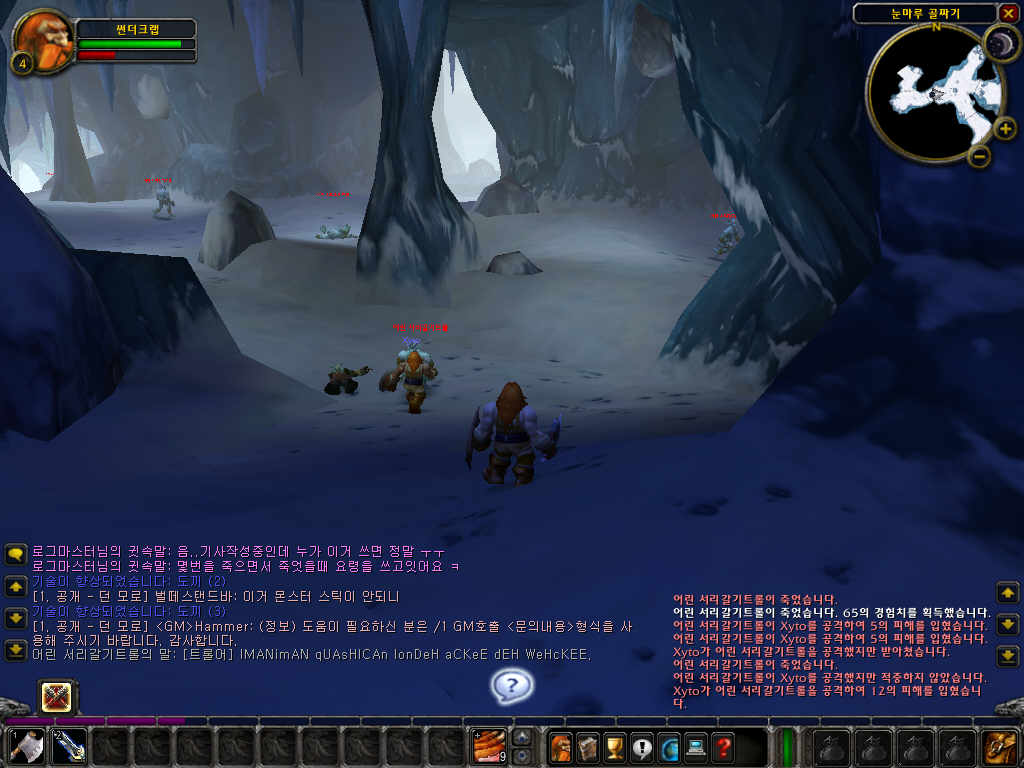Viewport: 1024px width, 768px height.
Task: Open the red question mark help button
Action: (722, 746)
